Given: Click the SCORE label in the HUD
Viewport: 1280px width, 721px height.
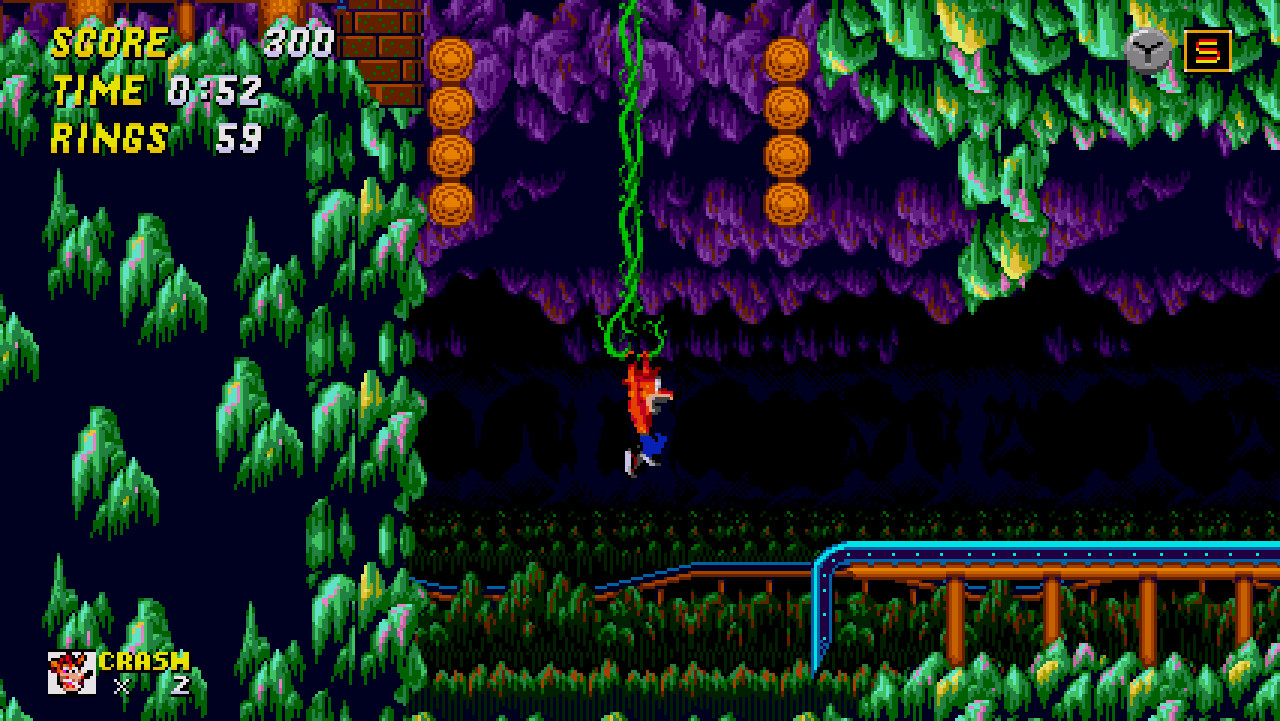Looking at the screenshot, I should click(x=110, y=42).
